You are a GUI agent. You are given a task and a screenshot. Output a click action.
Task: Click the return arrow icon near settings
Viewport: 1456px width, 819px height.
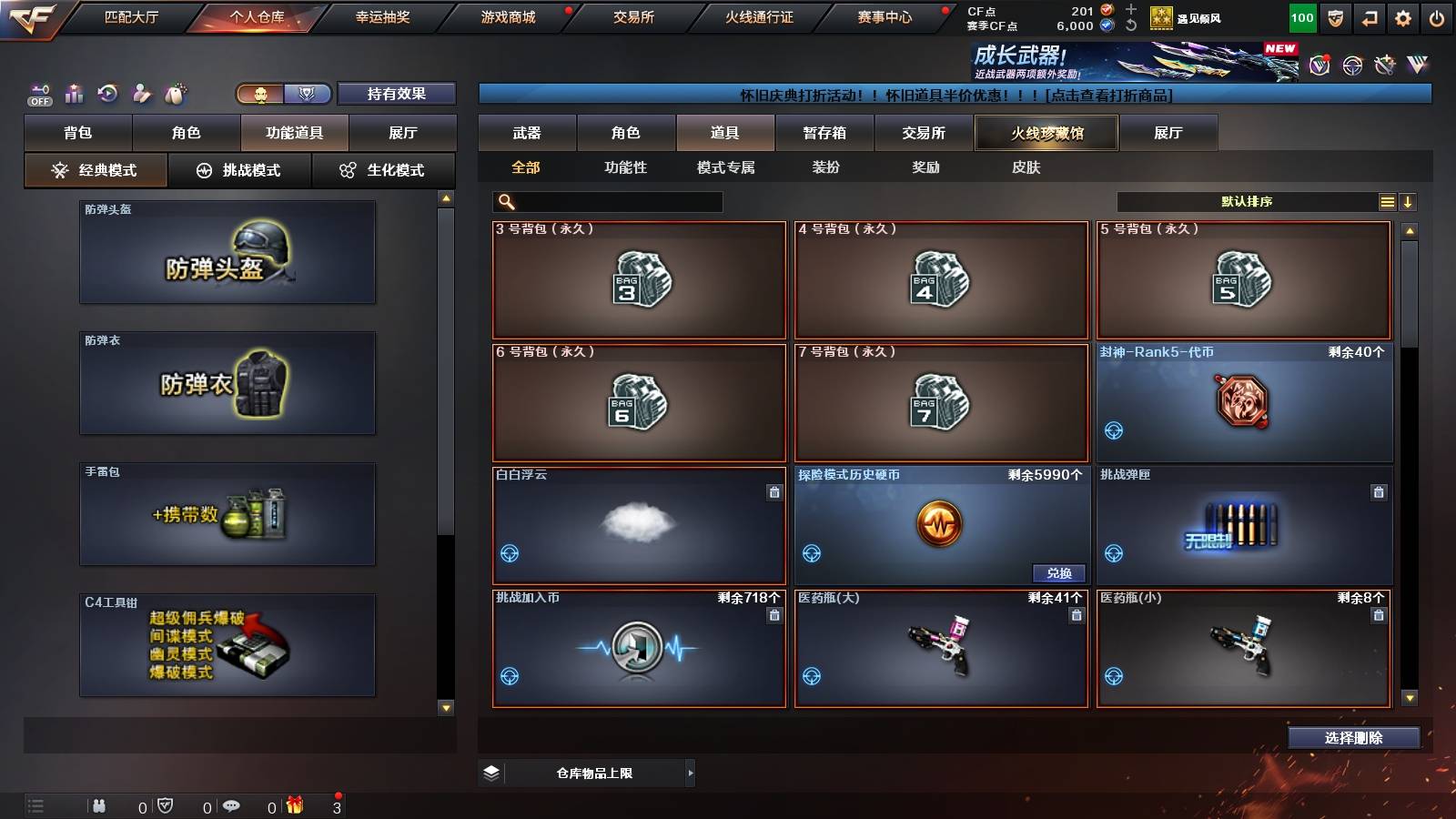[1368, 17]
